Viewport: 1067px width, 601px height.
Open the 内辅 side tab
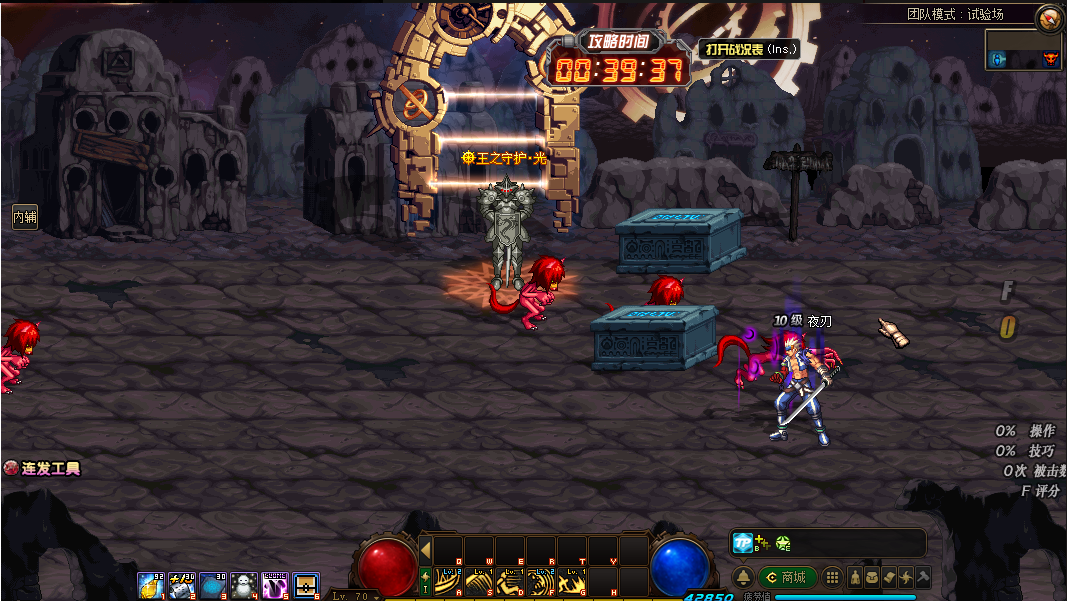(x=24, y=216)
